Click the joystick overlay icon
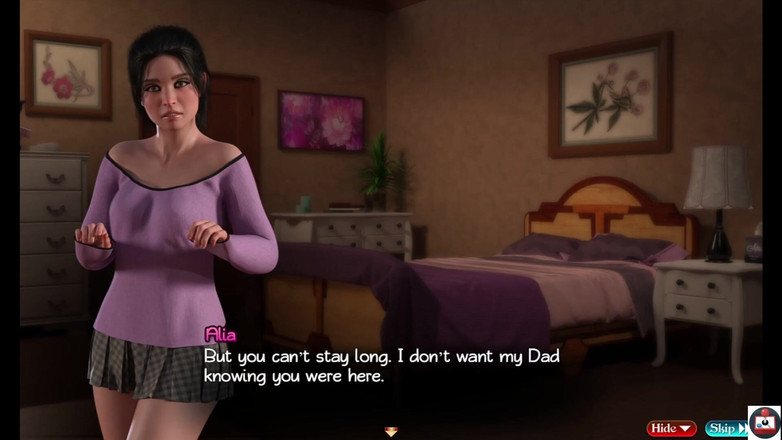782x440 pixels. click(765, 422)
